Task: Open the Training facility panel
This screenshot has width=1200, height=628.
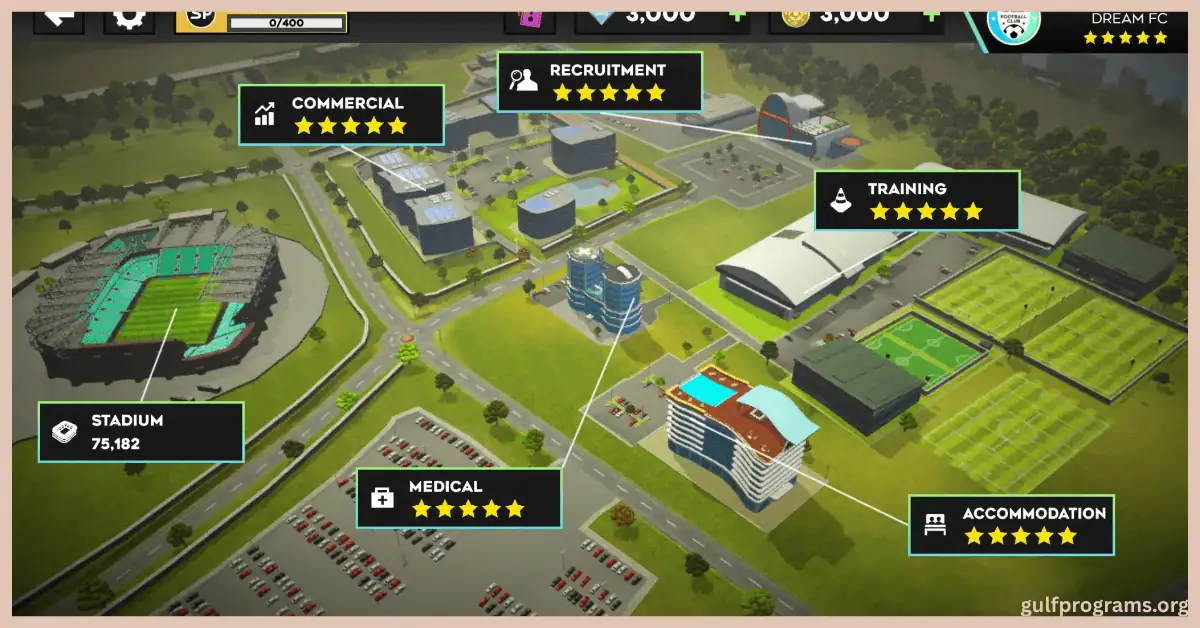Action: (916, 200)
